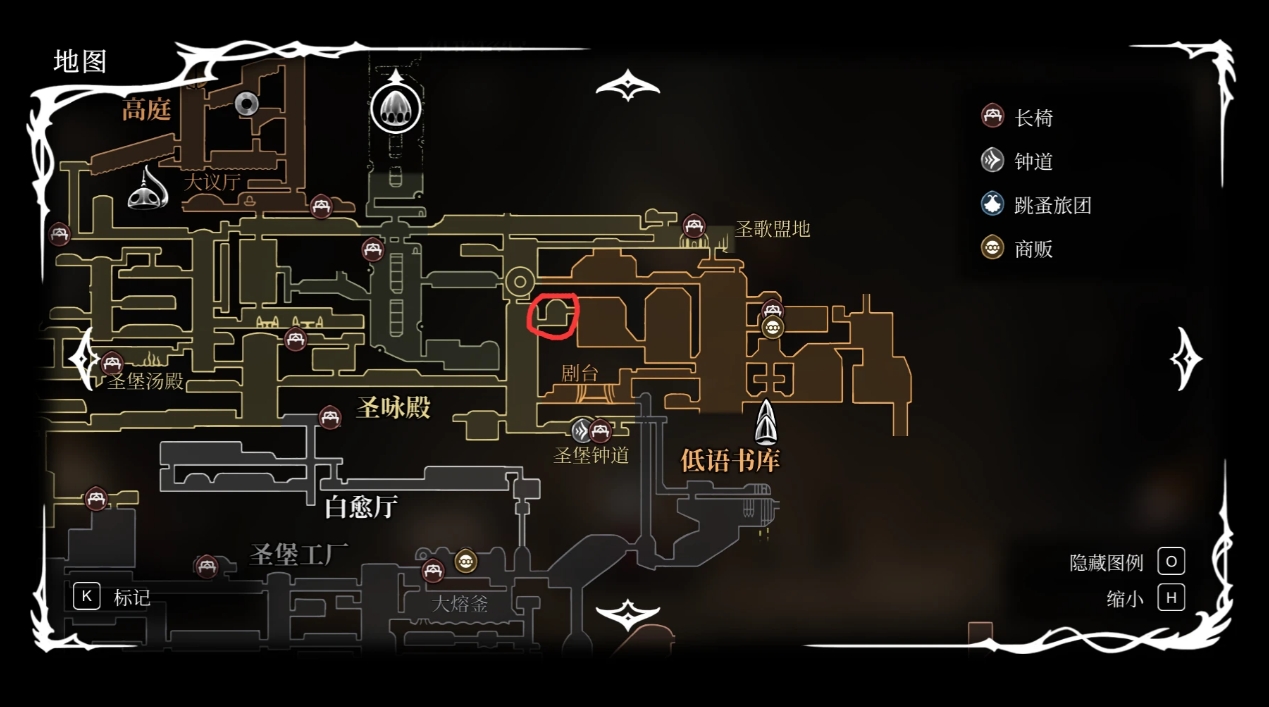
Task: Select the 圣堡钟道 bellway station marker
Action: [x=583, y=431]
